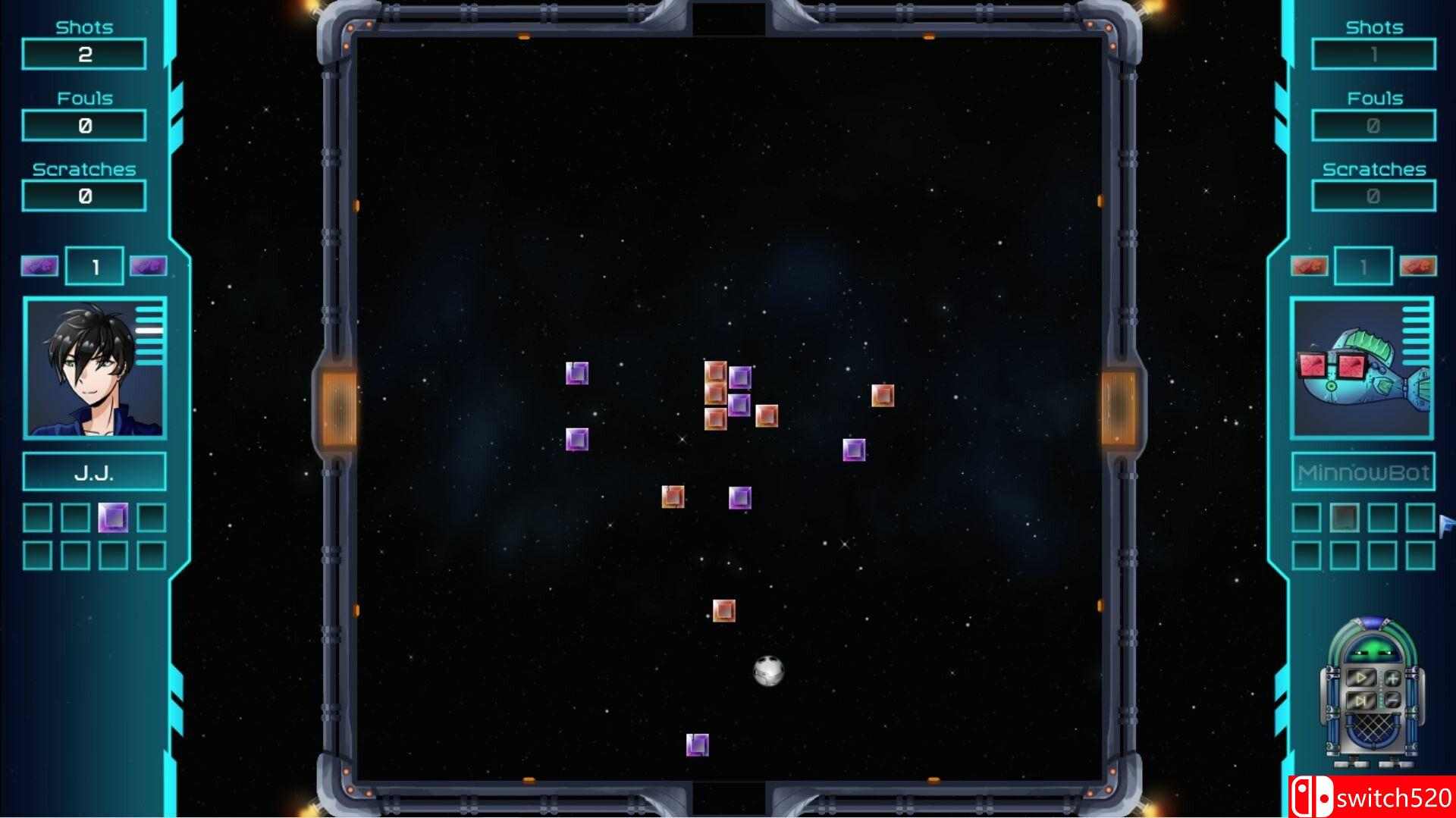The image size is (1456, 818).
Task: Click MinnowBot's Fouls counter
Action: [1373, 124]
